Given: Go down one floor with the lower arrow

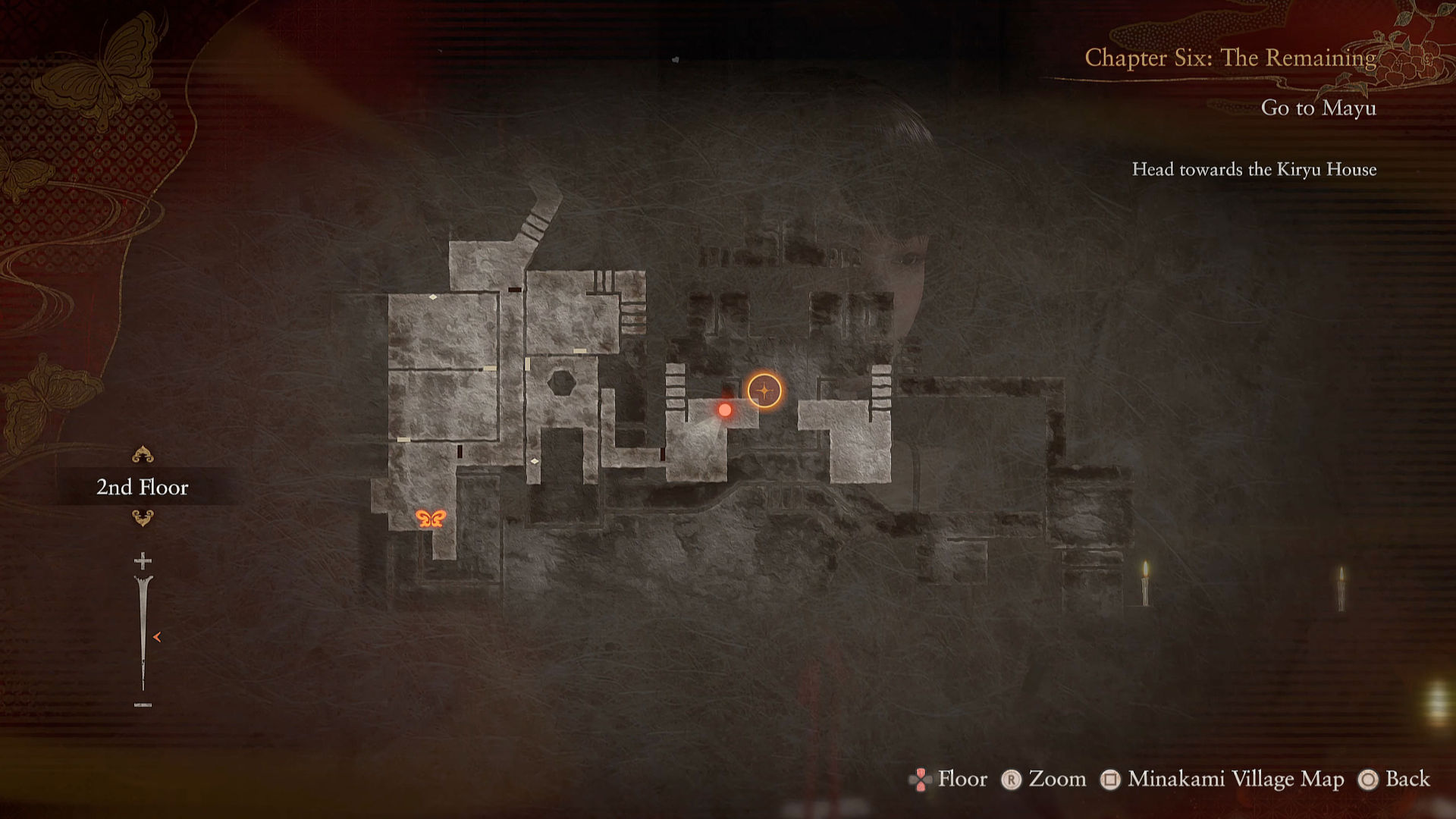Looking at the screenshot, I should 143,518.
